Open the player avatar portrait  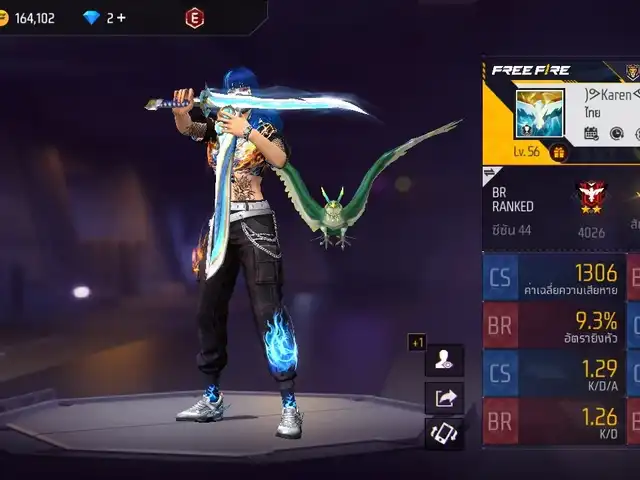538,112
